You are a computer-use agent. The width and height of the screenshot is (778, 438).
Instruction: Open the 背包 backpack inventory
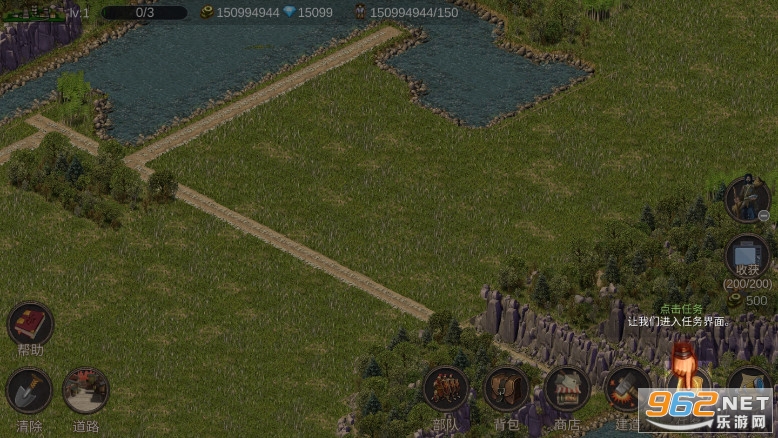click(506, 389)
